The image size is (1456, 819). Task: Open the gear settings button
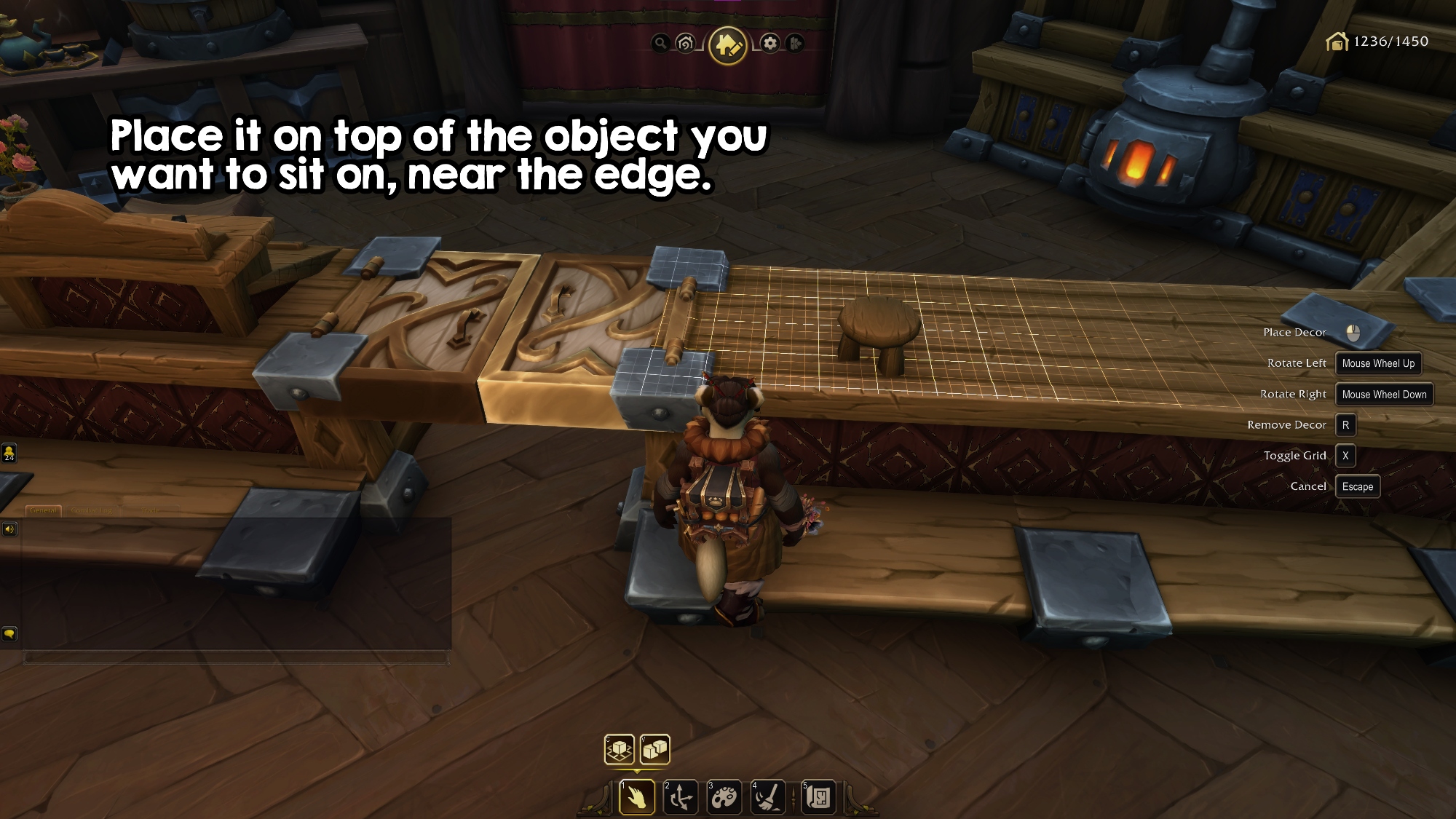click(770, 44)
